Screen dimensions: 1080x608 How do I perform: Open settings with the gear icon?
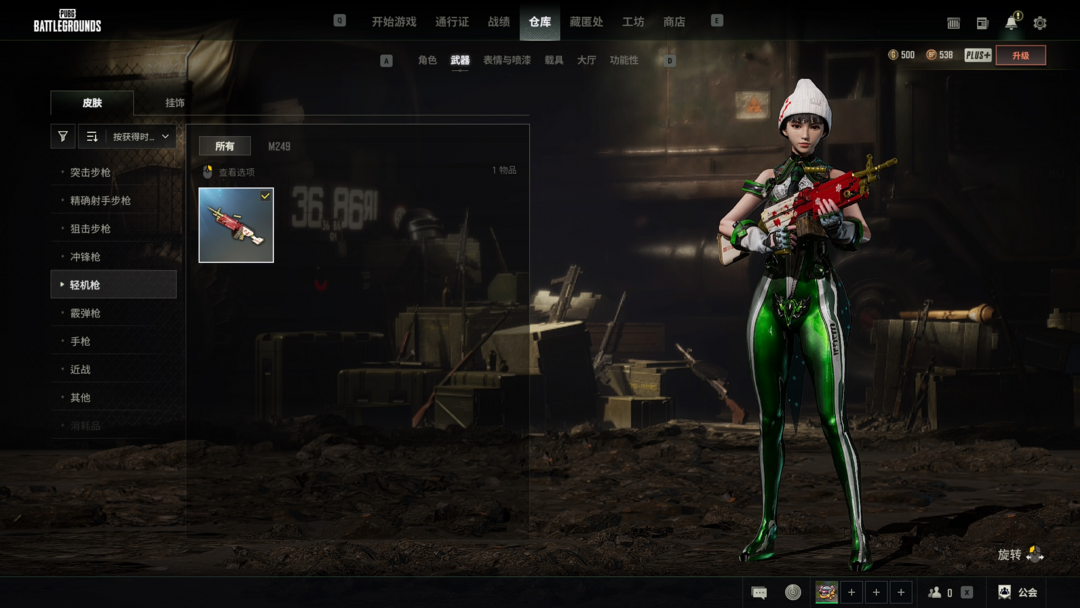[x=1040, y=23]
